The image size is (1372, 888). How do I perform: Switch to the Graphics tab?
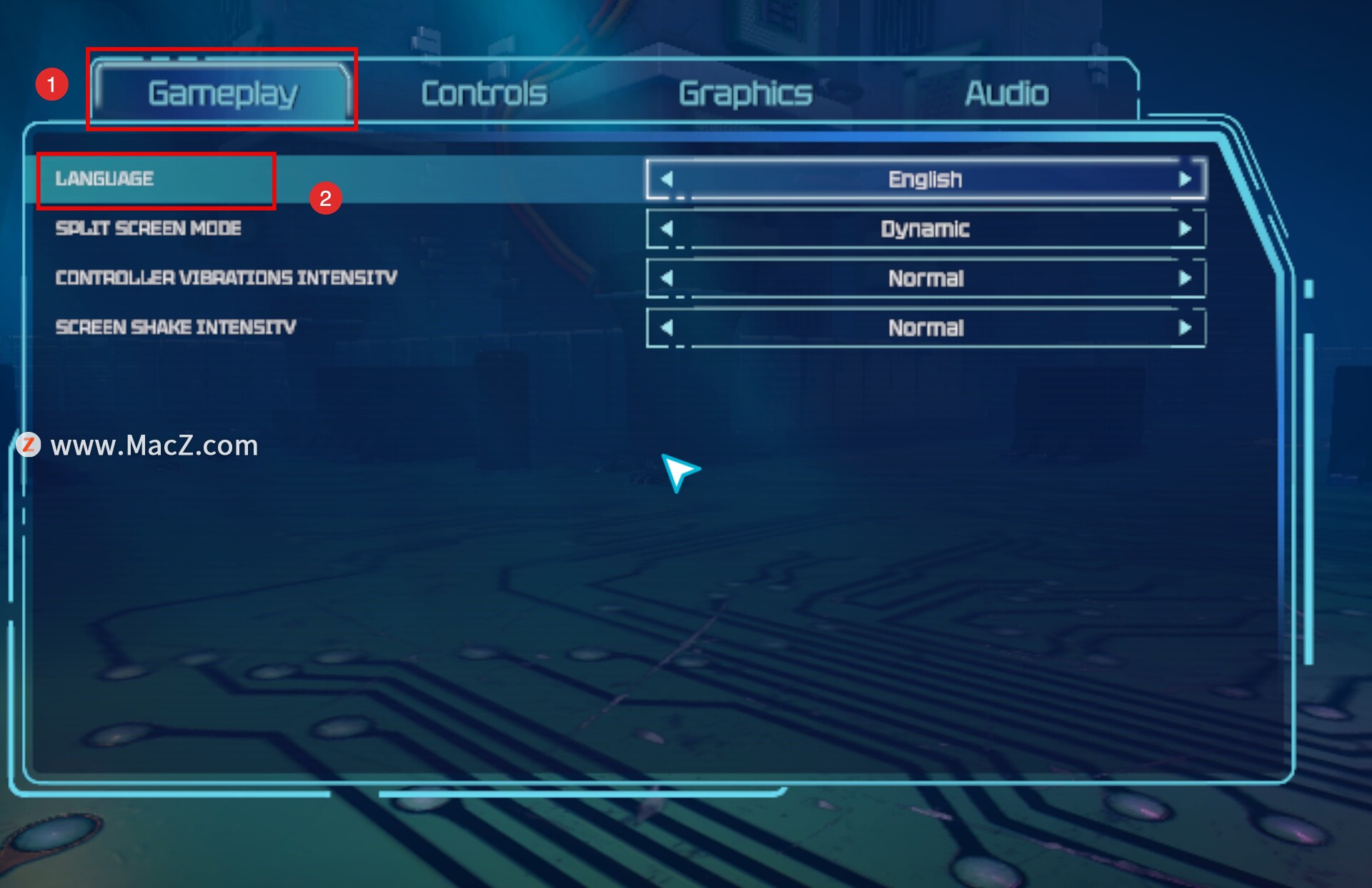(745, 93)
